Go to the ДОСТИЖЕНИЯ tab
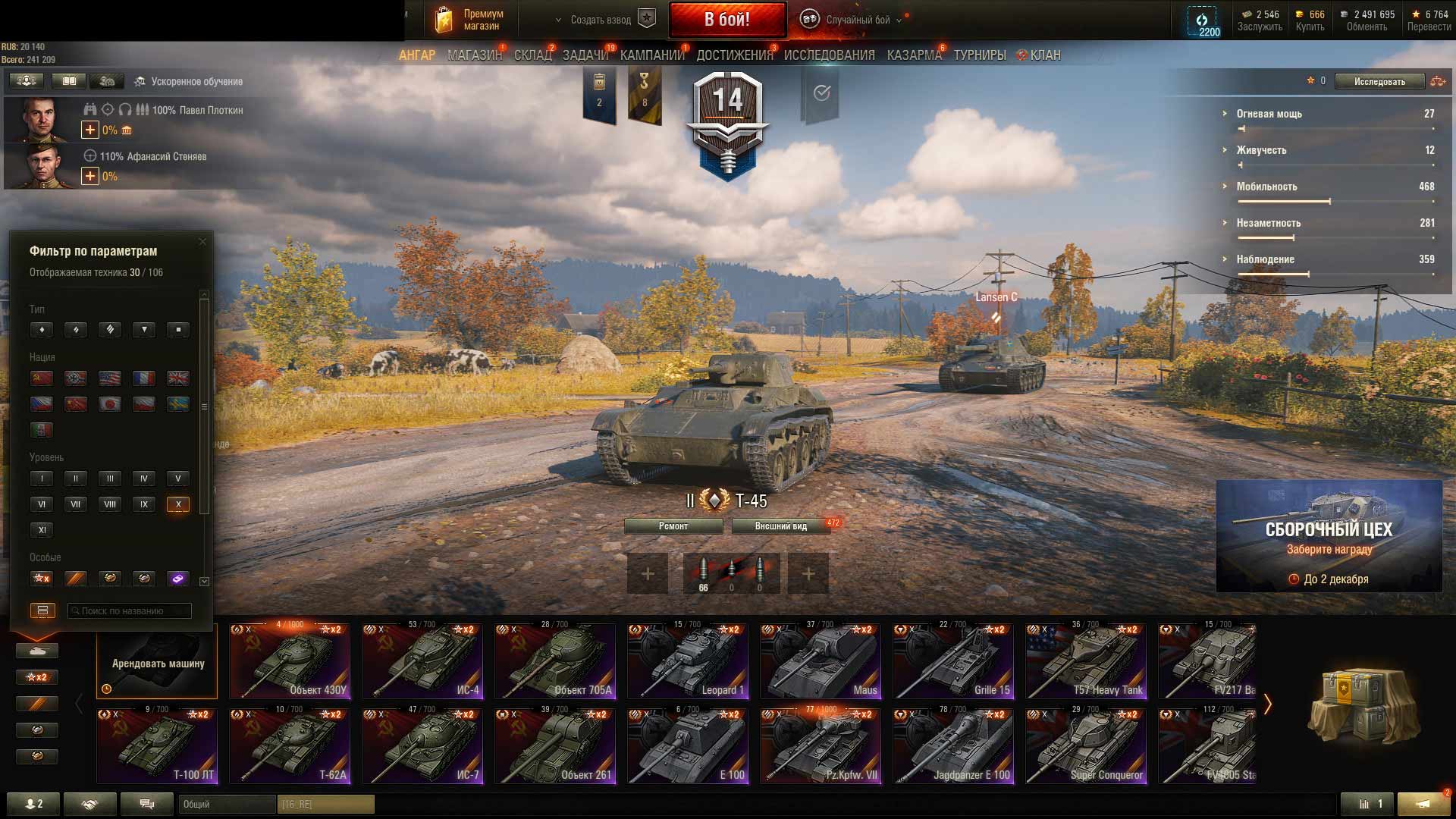The image size is (1456, 819). (734, 55)
